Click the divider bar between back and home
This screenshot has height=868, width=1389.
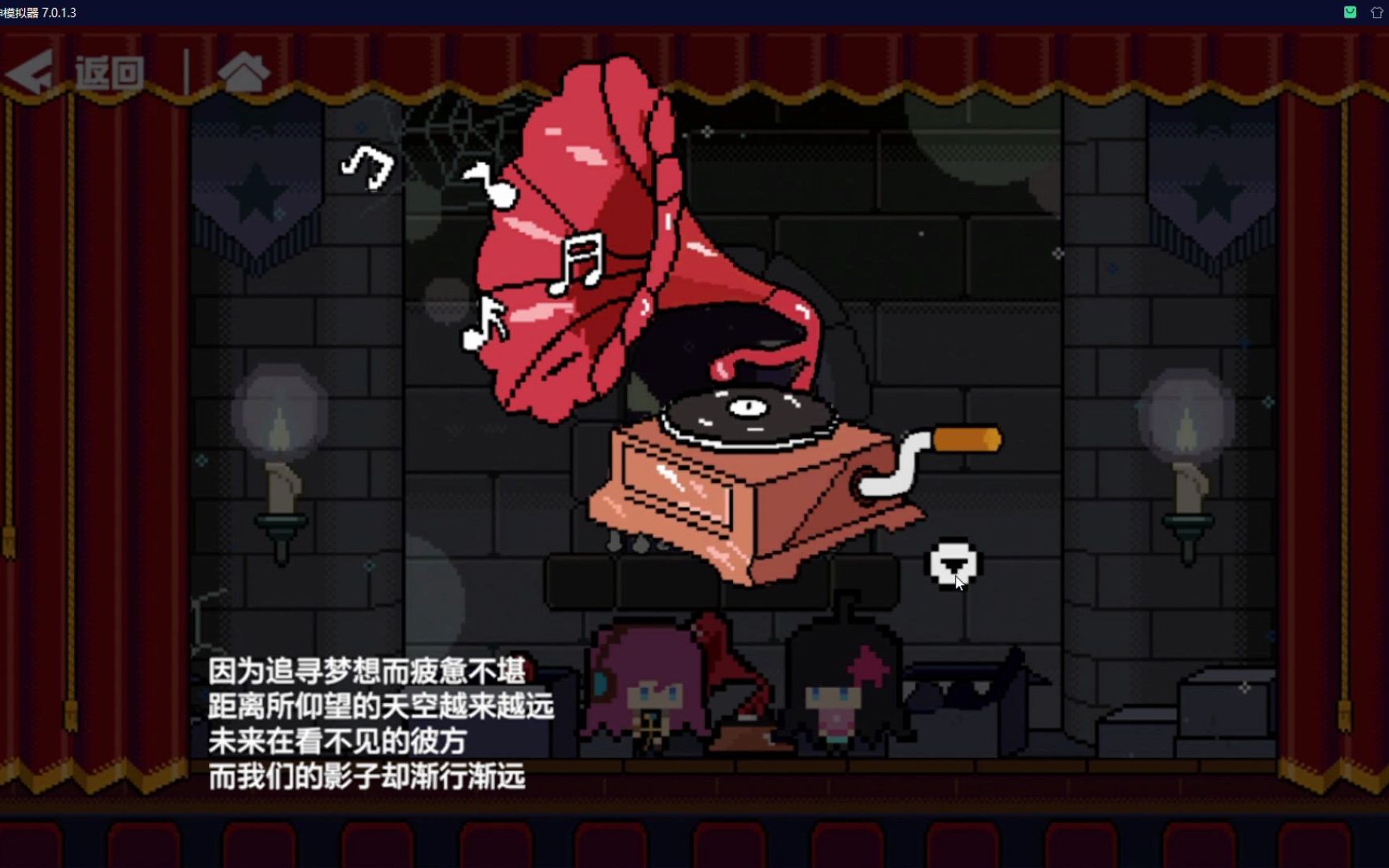186,71
